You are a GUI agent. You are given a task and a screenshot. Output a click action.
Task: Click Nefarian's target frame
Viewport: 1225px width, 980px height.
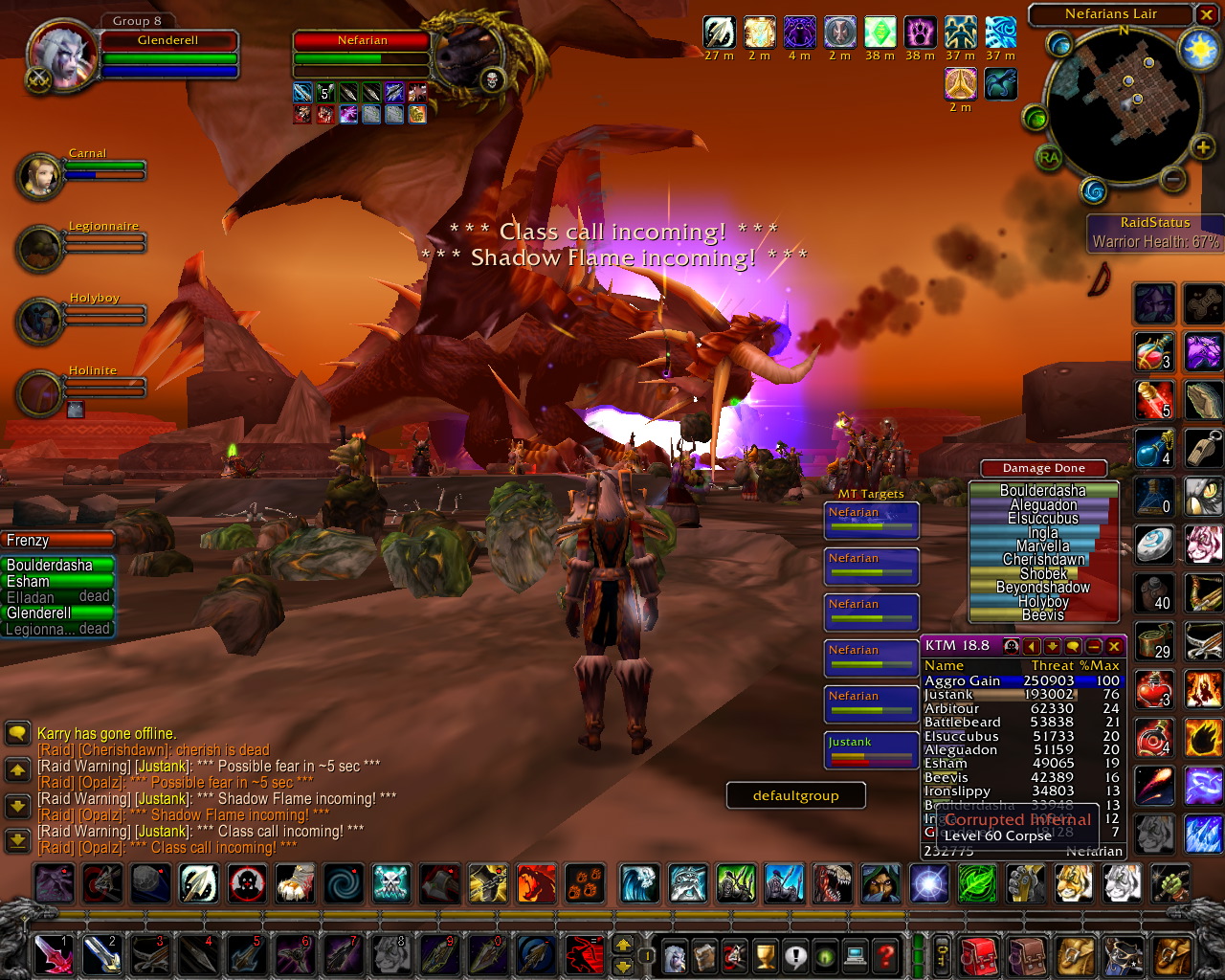point(362,41)
